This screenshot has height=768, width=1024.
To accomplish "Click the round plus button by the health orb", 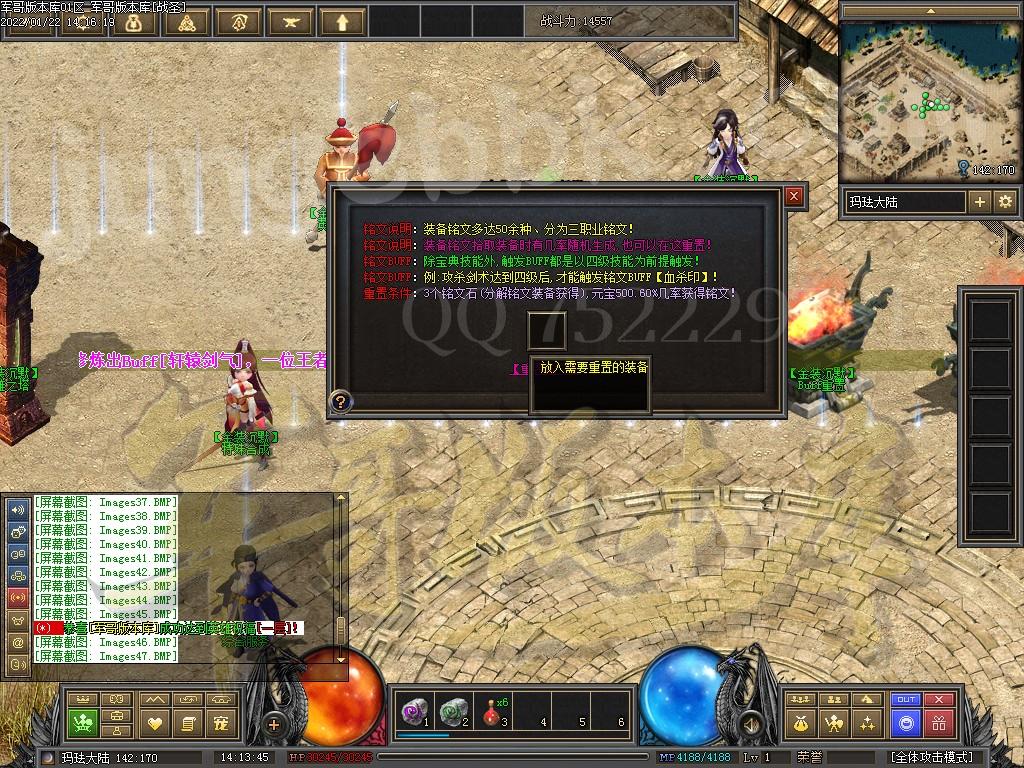I will coord(274,723).
